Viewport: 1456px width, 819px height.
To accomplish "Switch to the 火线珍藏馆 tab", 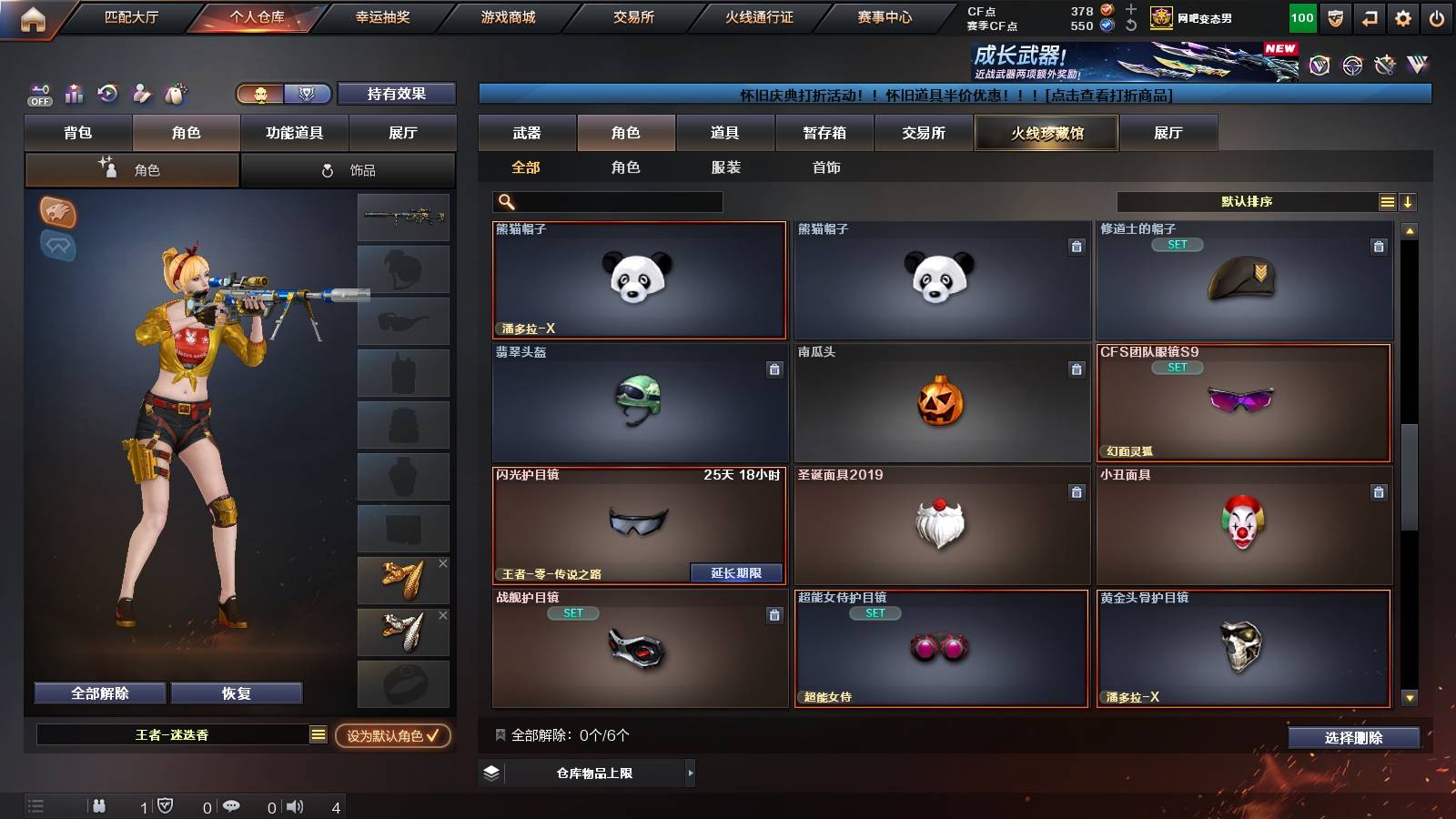I will (x=1046, y=133).
